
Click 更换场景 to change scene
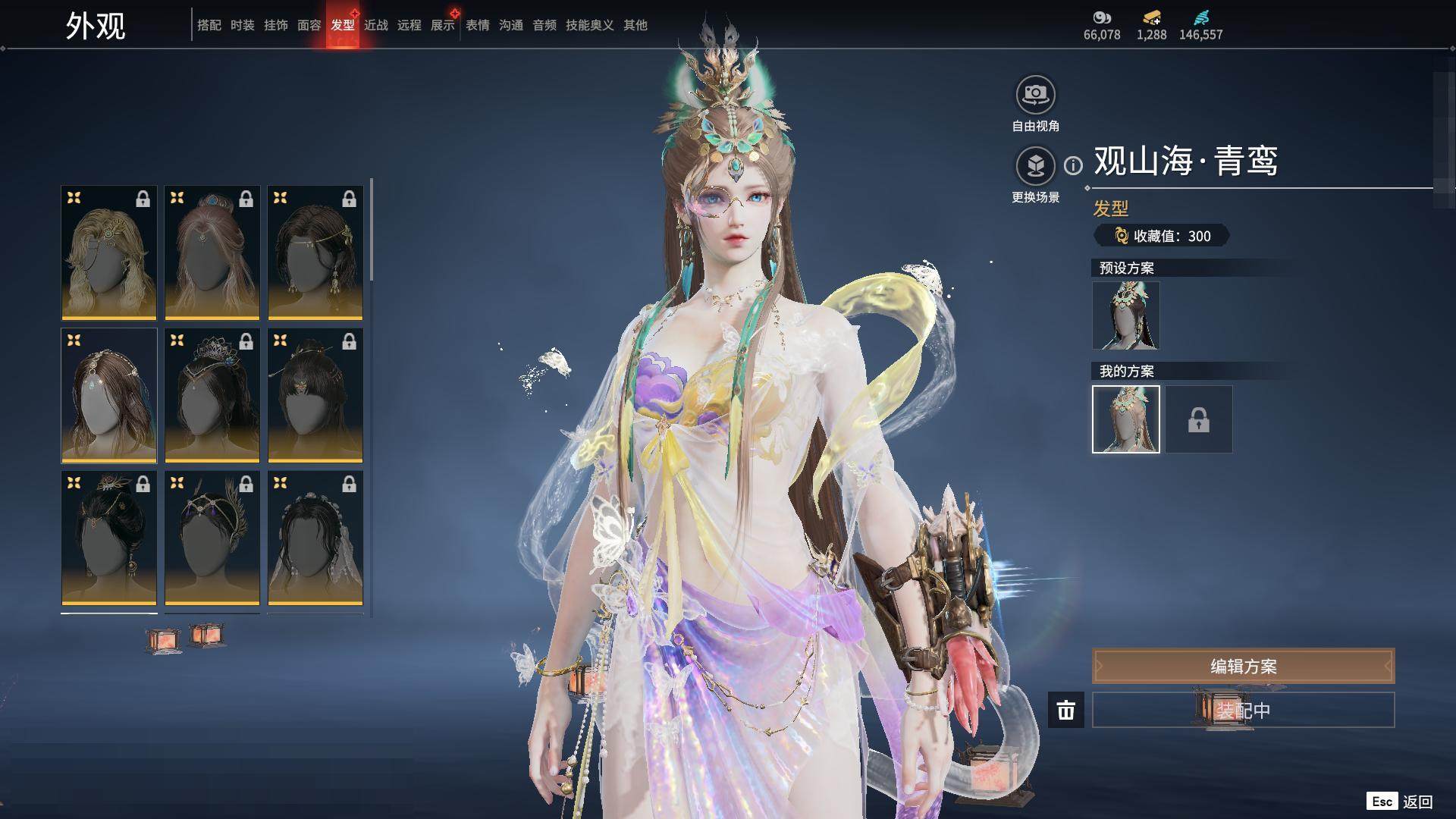[1035, 165]
